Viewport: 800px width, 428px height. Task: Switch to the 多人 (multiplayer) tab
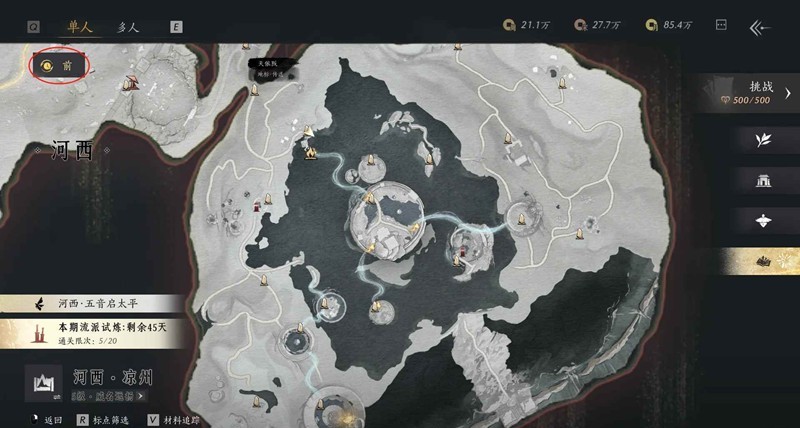pos(128,28)
